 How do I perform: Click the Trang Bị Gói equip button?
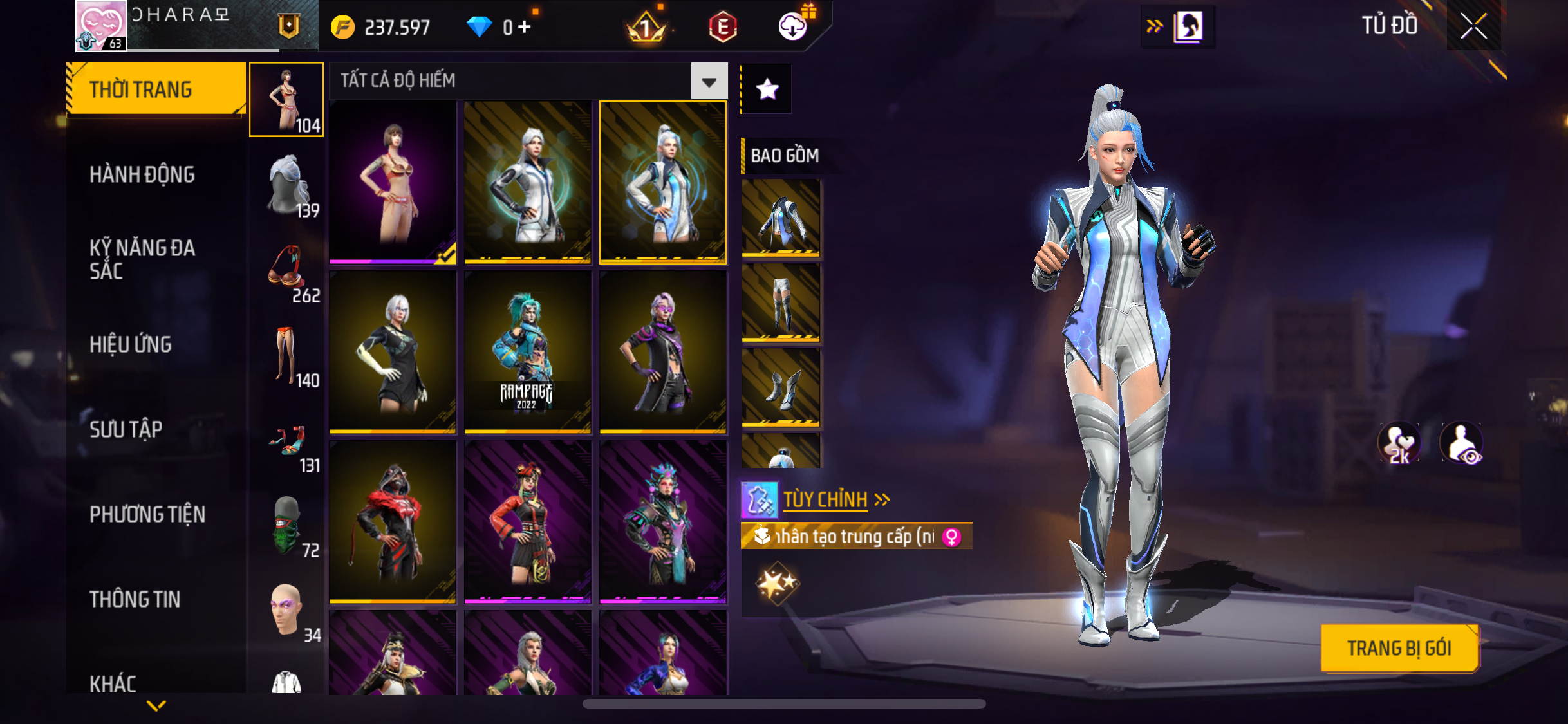(x=1399, y=648)
